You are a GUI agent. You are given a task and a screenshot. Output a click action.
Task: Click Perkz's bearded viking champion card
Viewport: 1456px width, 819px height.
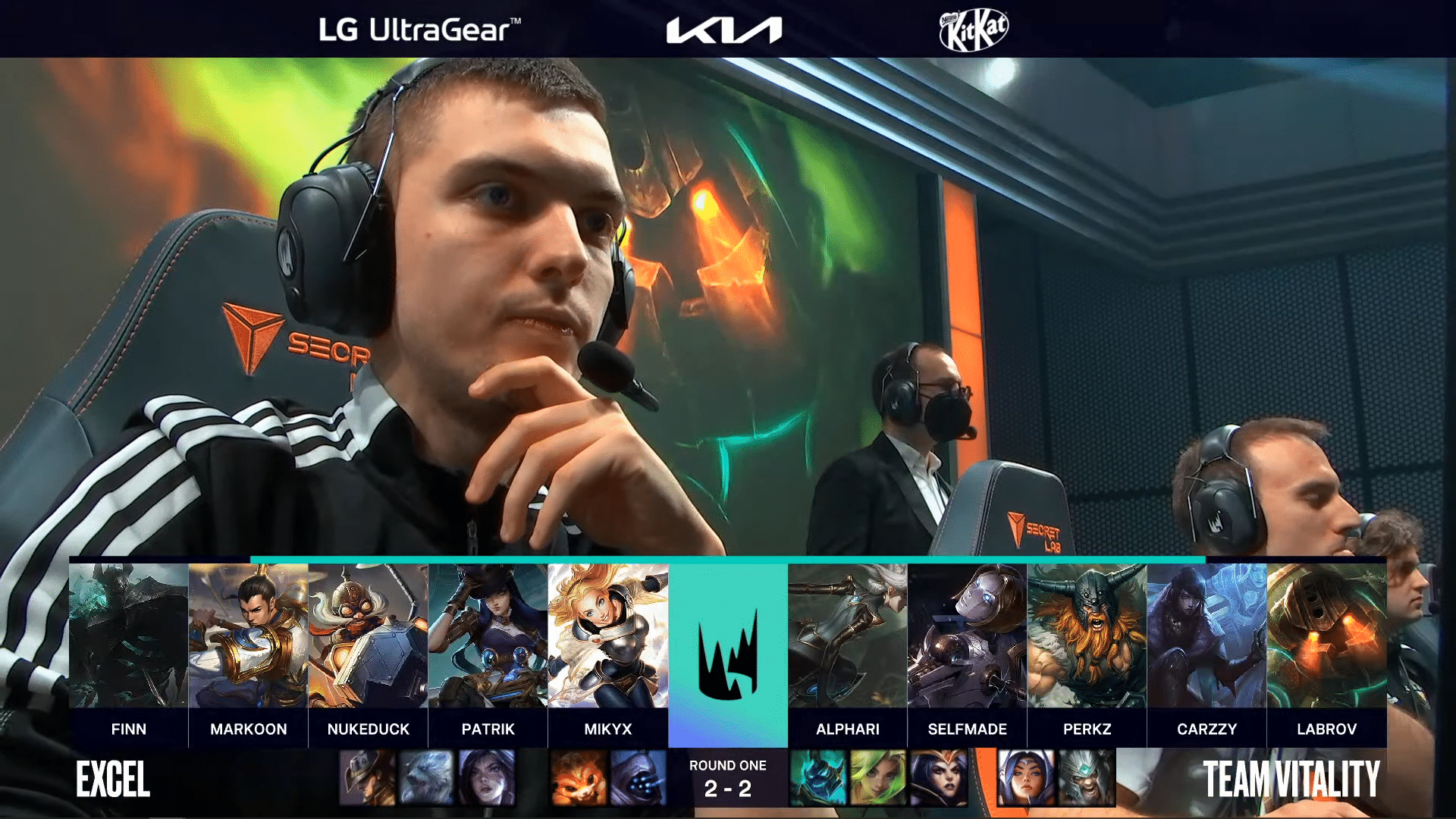(x=1087, y=635)
